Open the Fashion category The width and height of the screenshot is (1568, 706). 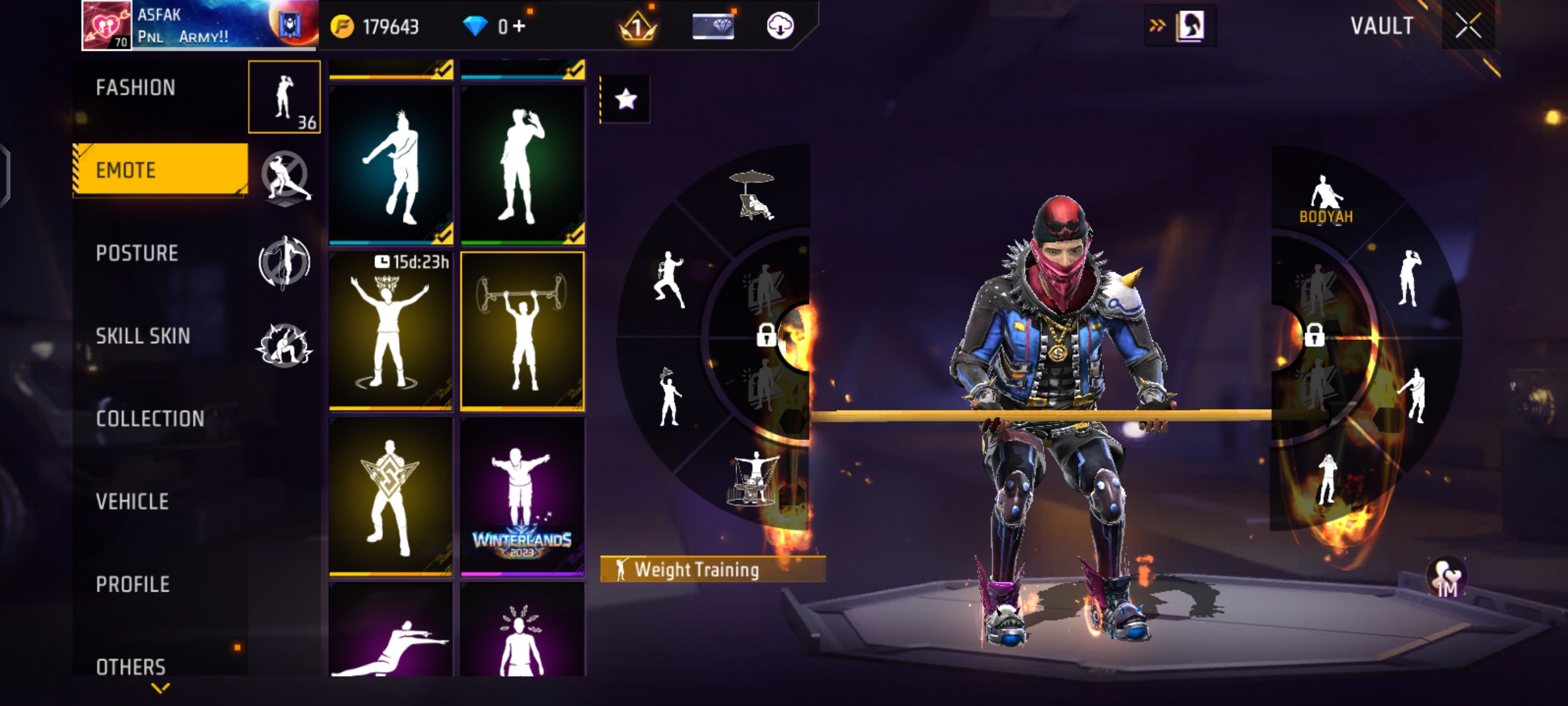(136, 88)
